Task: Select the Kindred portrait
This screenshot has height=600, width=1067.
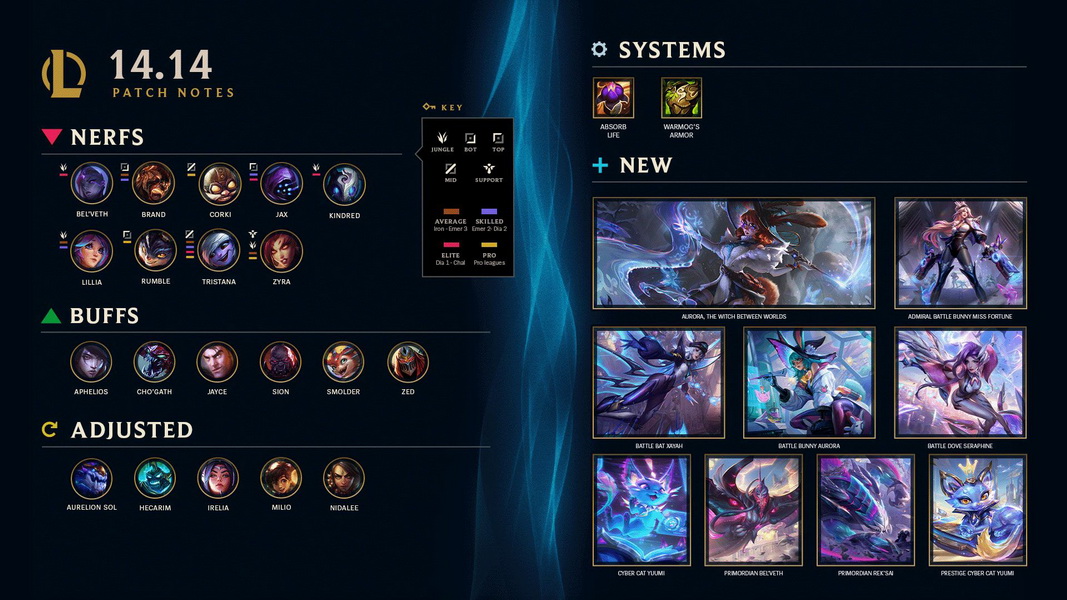Action: (344, 185)
